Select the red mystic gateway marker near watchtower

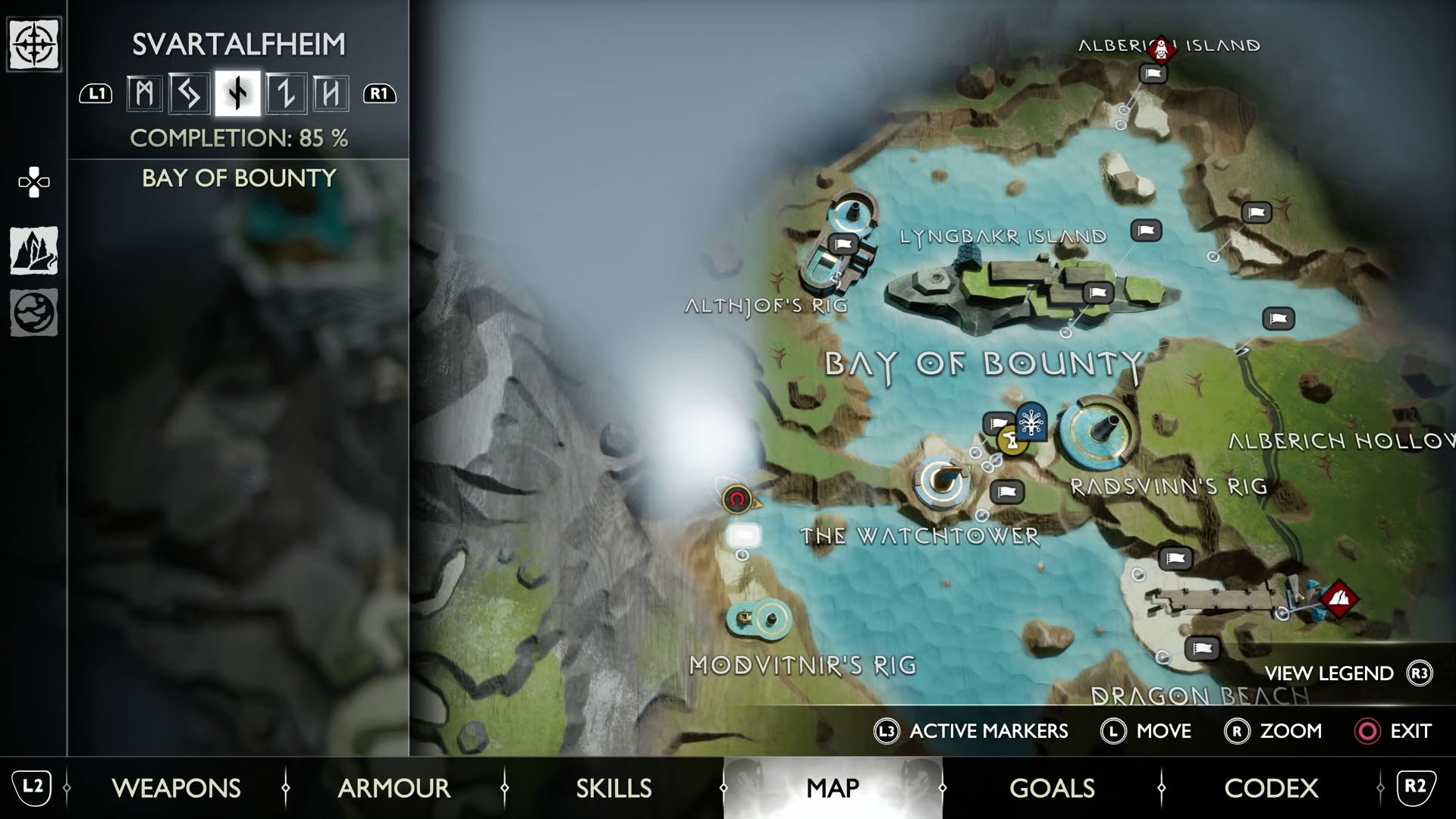point(736,499)
